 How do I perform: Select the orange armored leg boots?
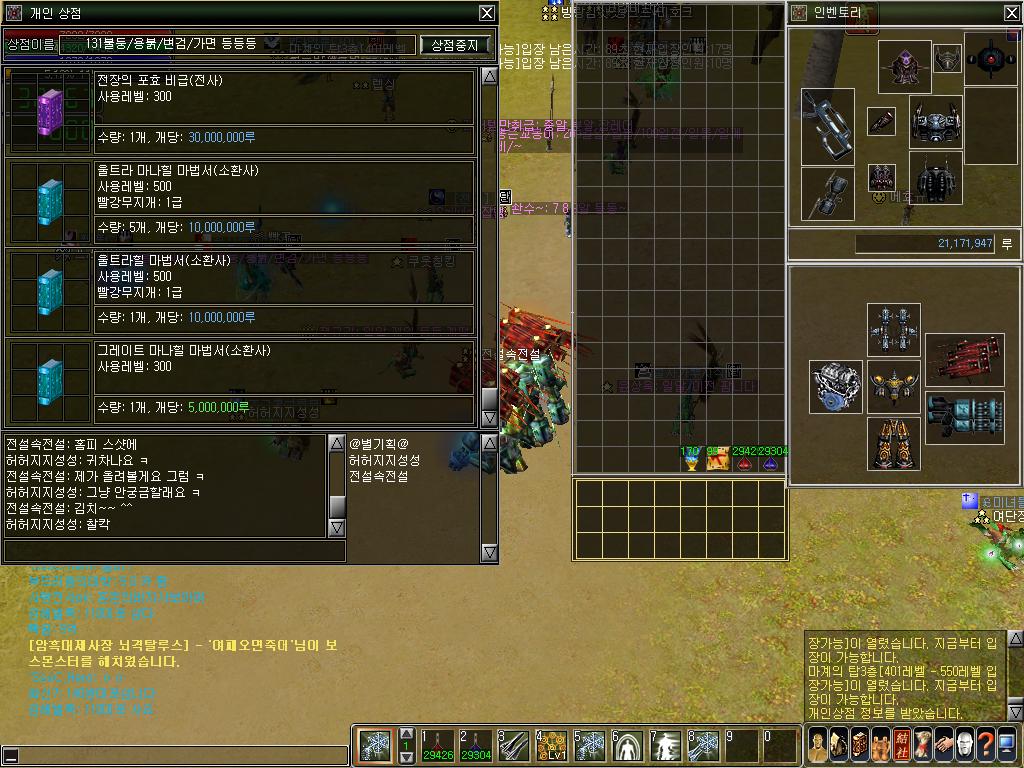point(893,444)
